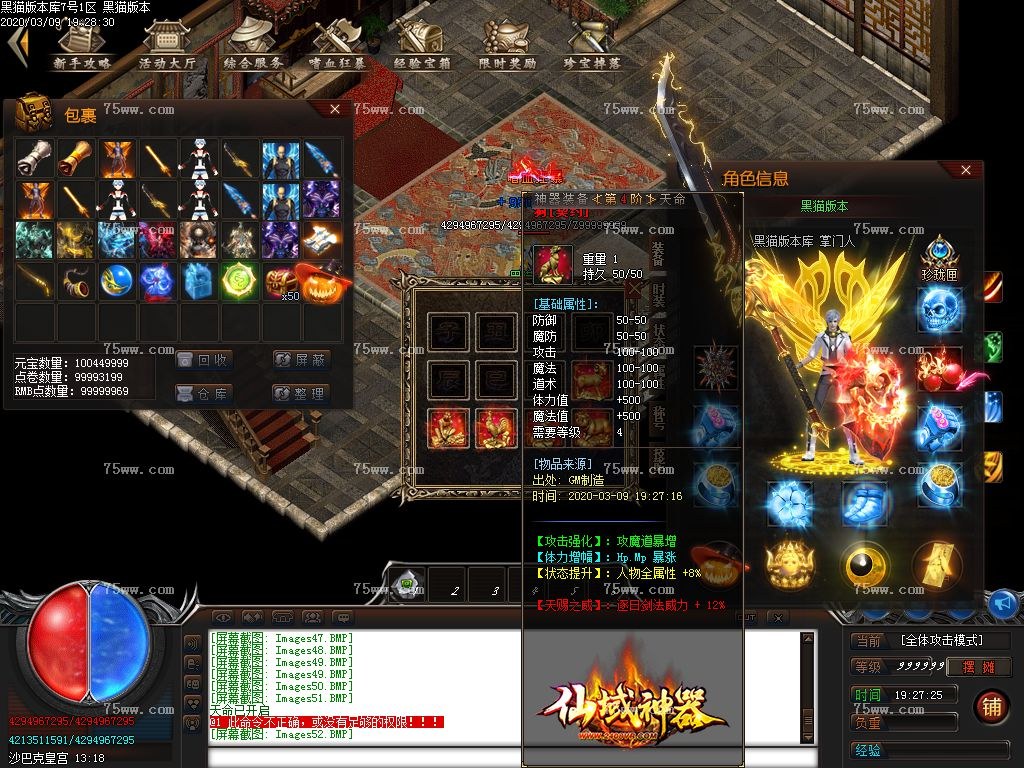The image size is (1024, 768).
Task: Open the 活动大厅 event hall
Action: pyautogui.click(x=166, y=45)
